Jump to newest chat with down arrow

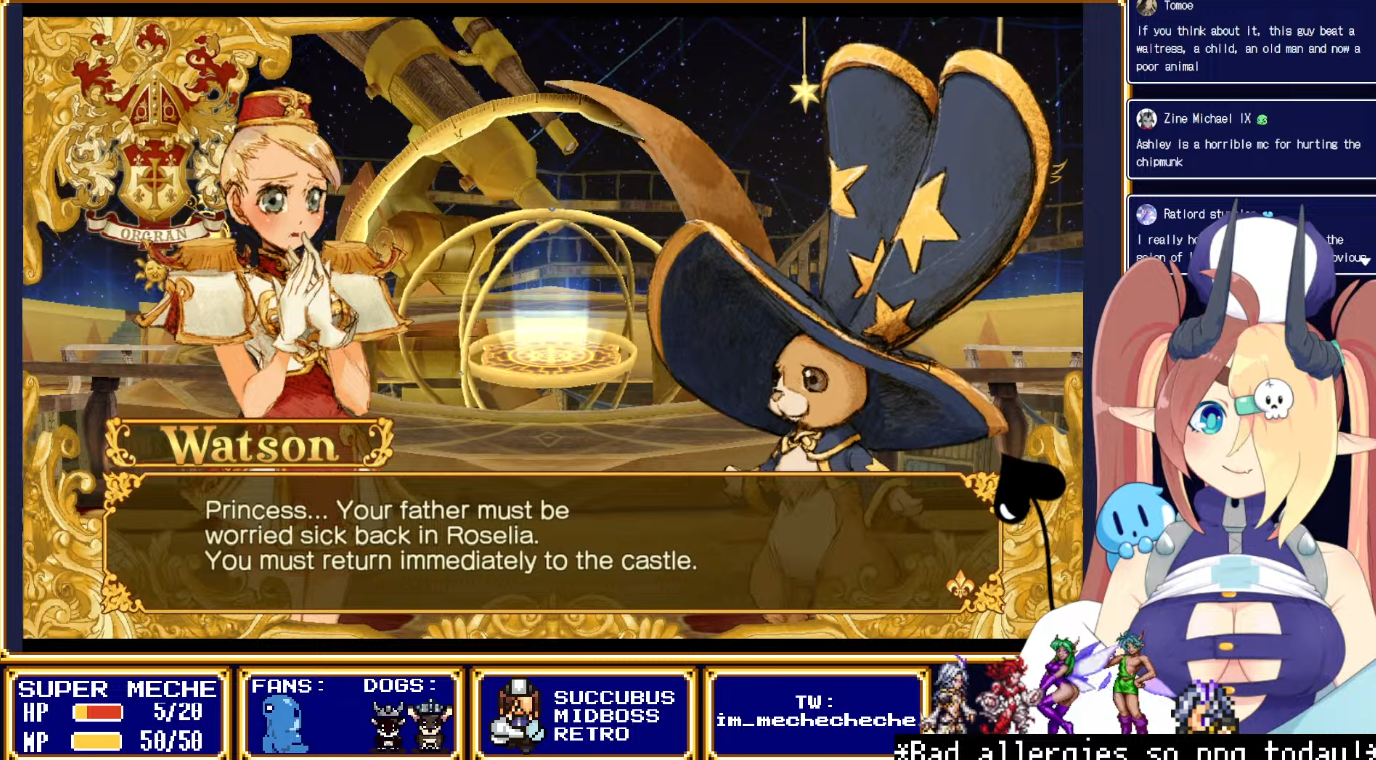(1364, 261)
